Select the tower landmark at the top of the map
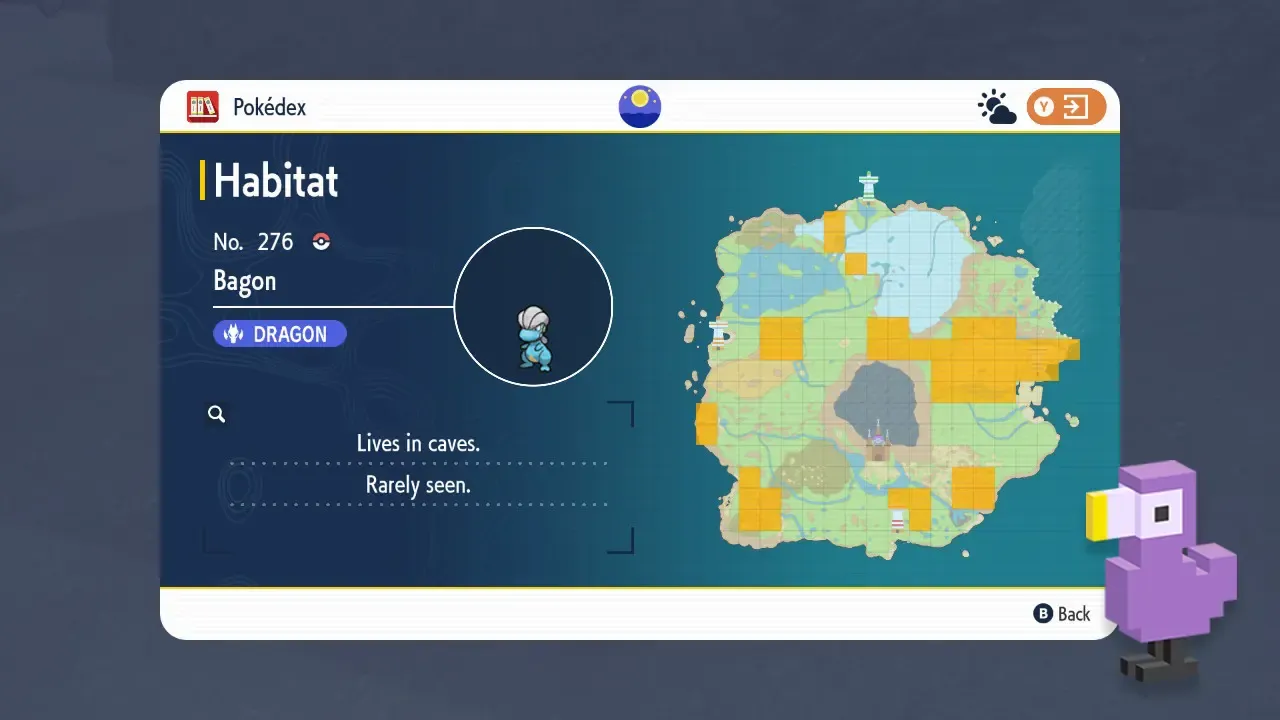 coord(868,184)
